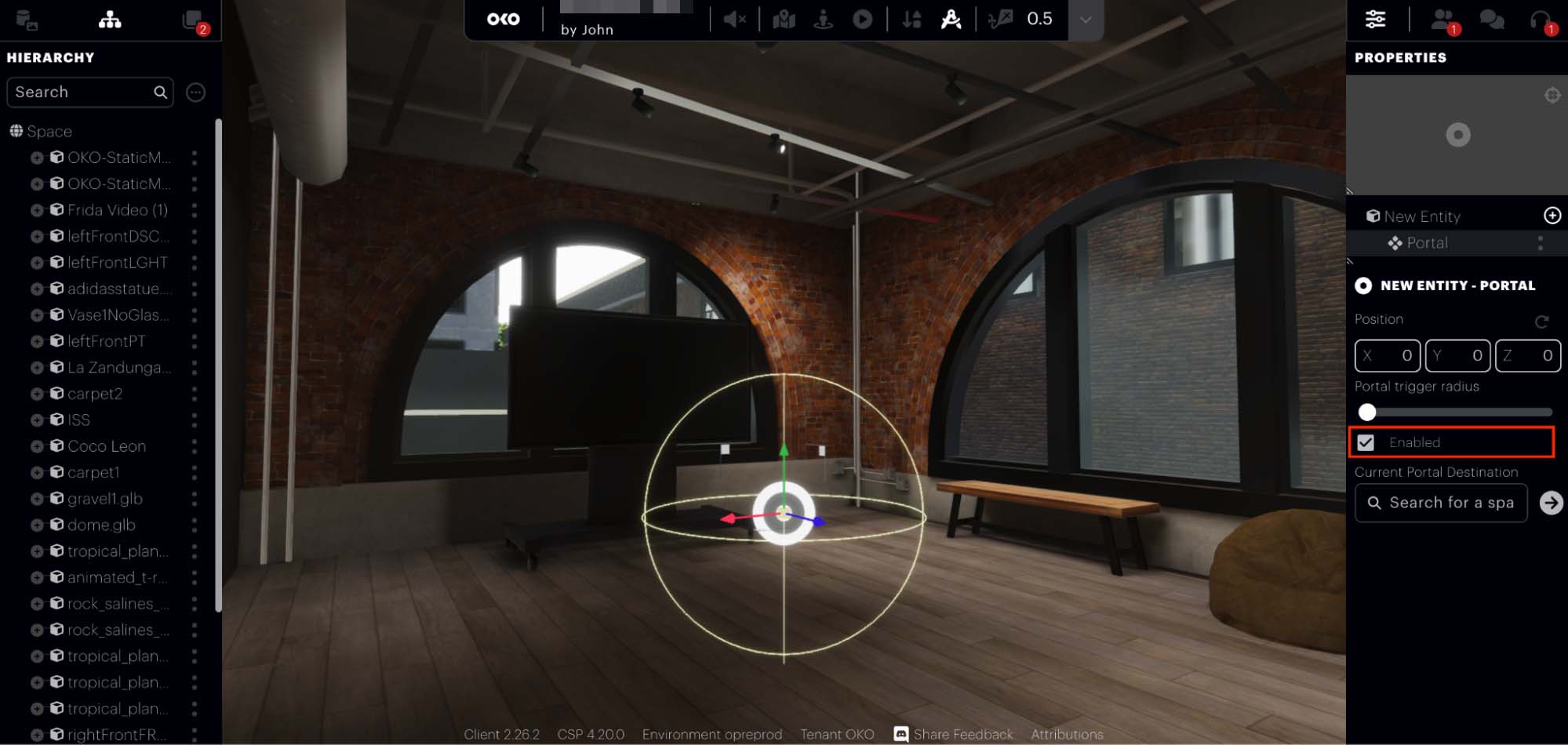Open the options menu for carpet2
The width and height of the screenshot is (1568, 745).
pyautogui.click(x=195, y=394)
